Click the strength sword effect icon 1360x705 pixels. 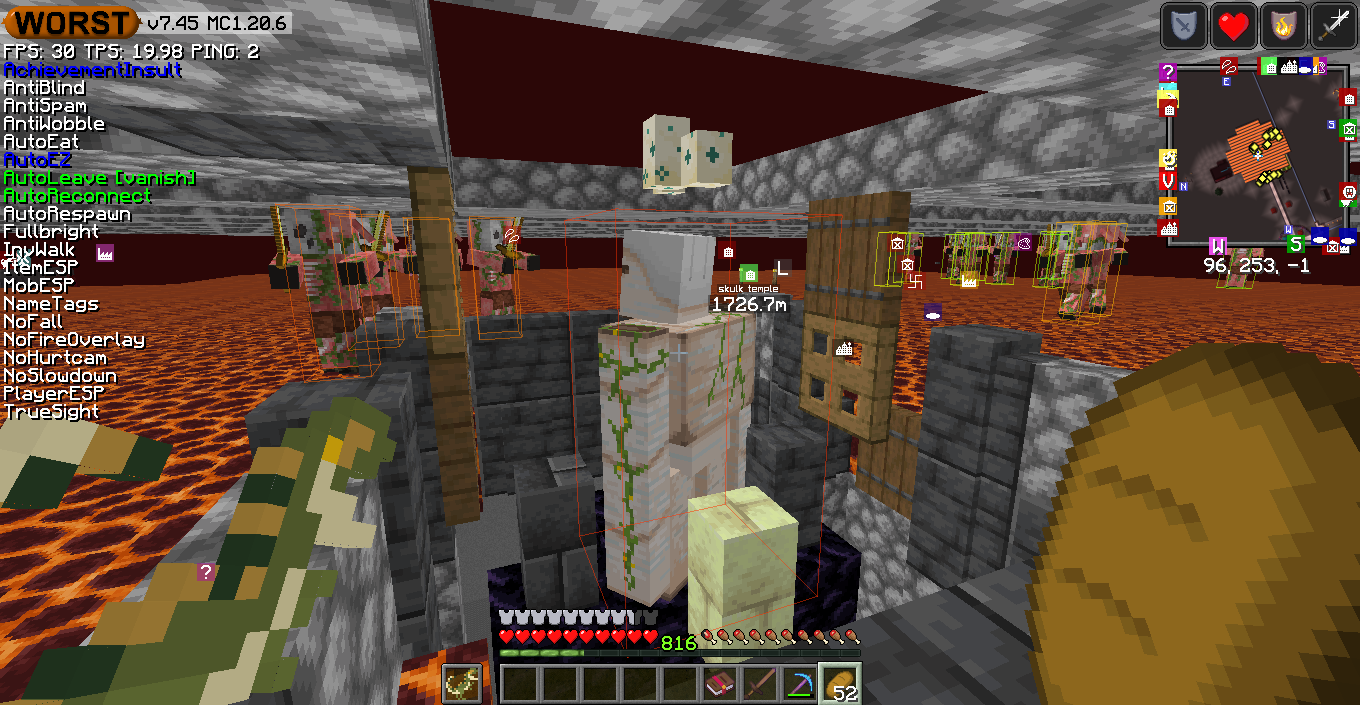click(1334, 26)
